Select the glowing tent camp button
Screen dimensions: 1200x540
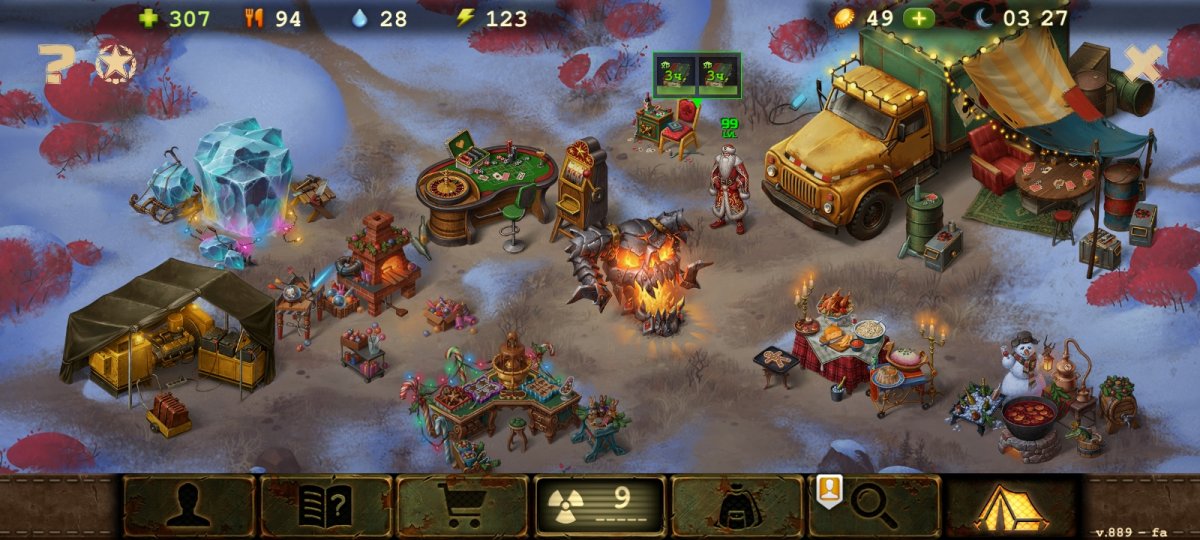[x=1011, y=506]
